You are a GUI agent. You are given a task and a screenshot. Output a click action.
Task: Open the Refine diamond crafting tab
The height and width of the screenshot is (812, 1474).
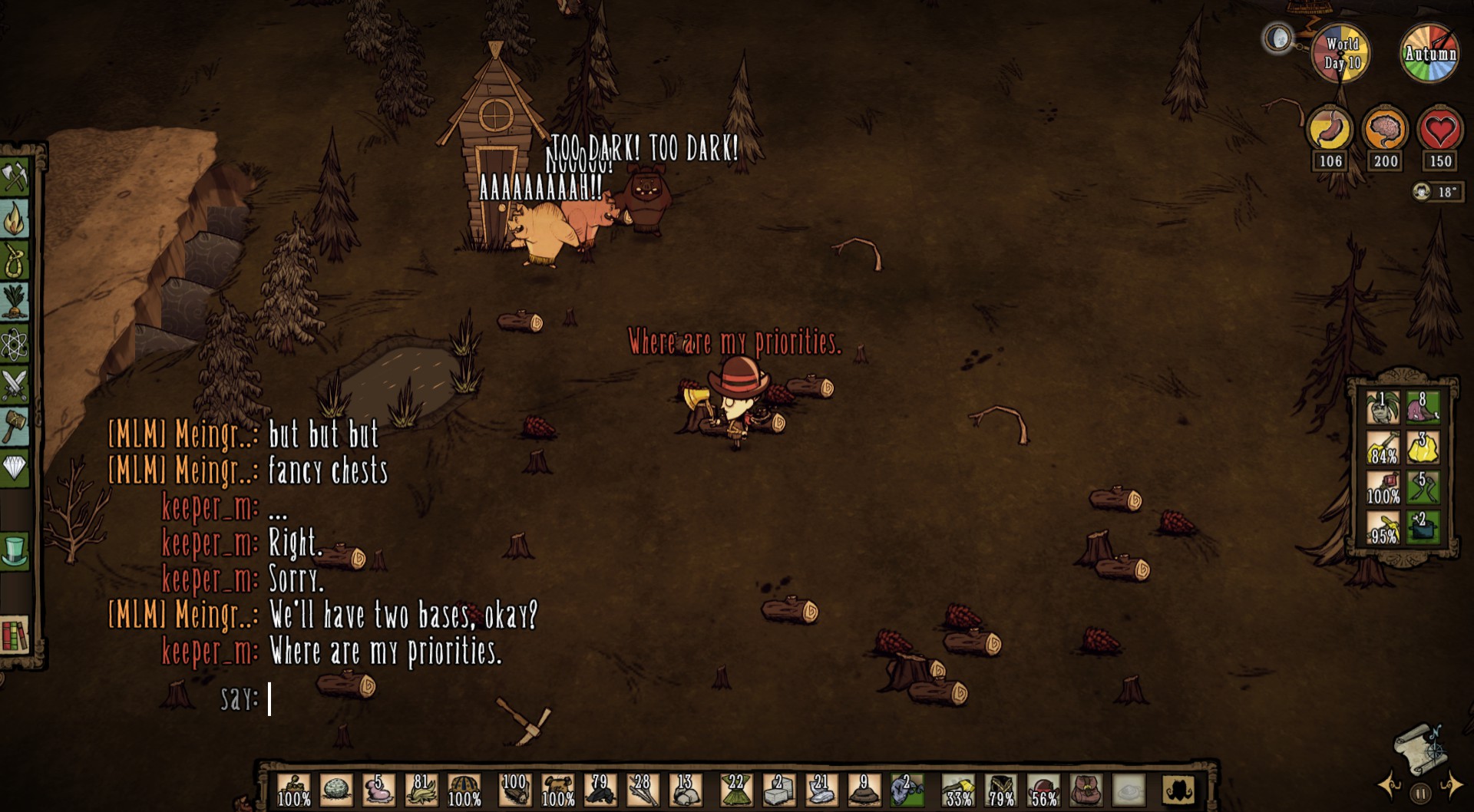pos(15,466)
